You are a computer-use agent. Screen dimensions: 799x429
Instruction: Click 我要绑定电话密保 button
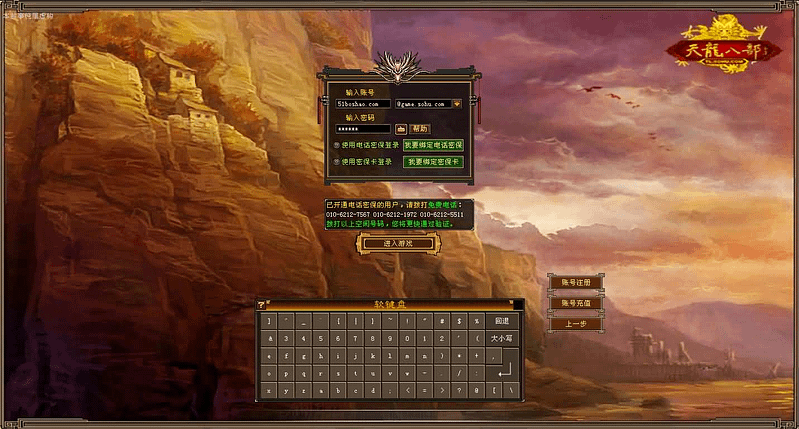[x=433, y=145]
